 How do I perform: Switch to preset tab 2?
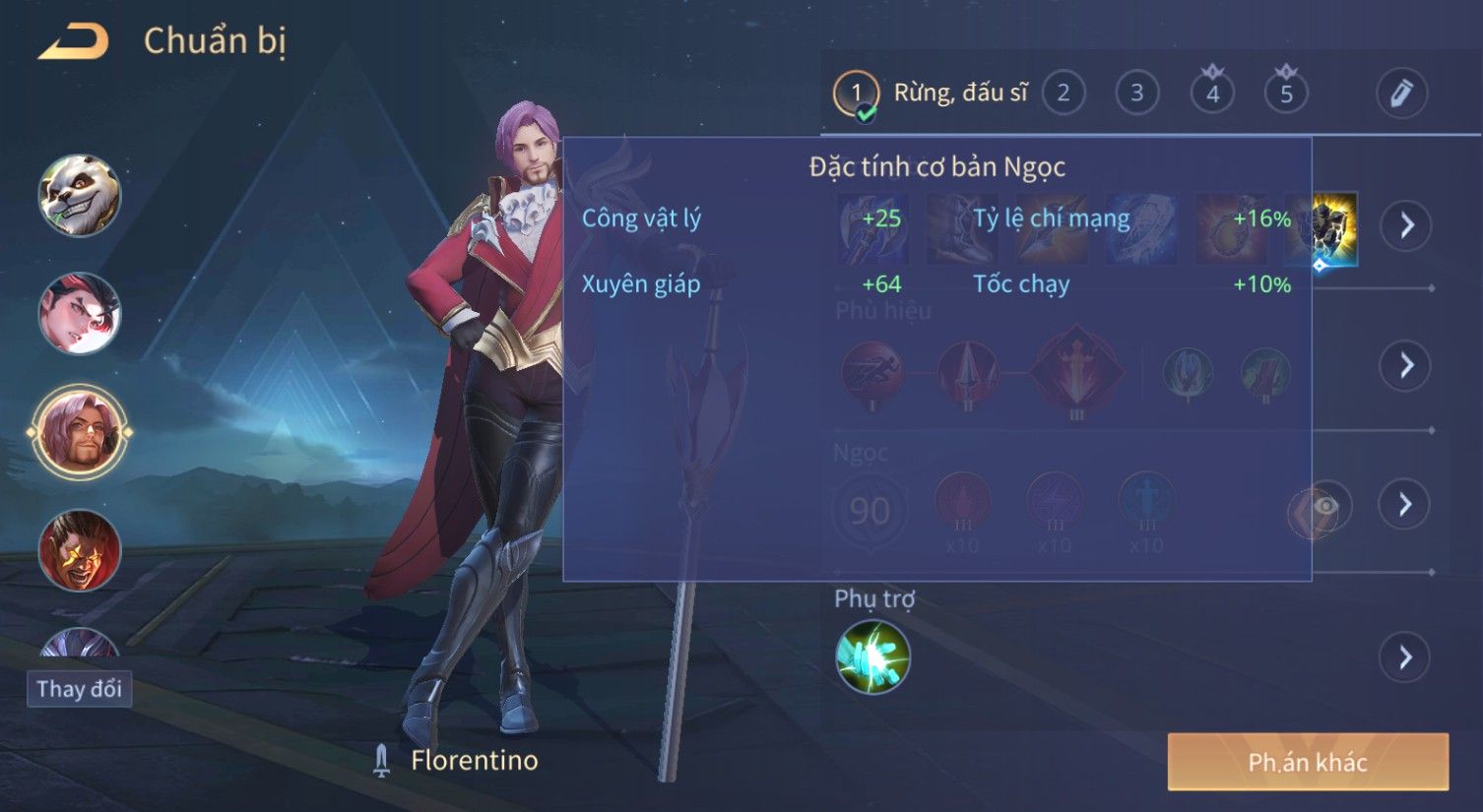tap(1063, 94)
